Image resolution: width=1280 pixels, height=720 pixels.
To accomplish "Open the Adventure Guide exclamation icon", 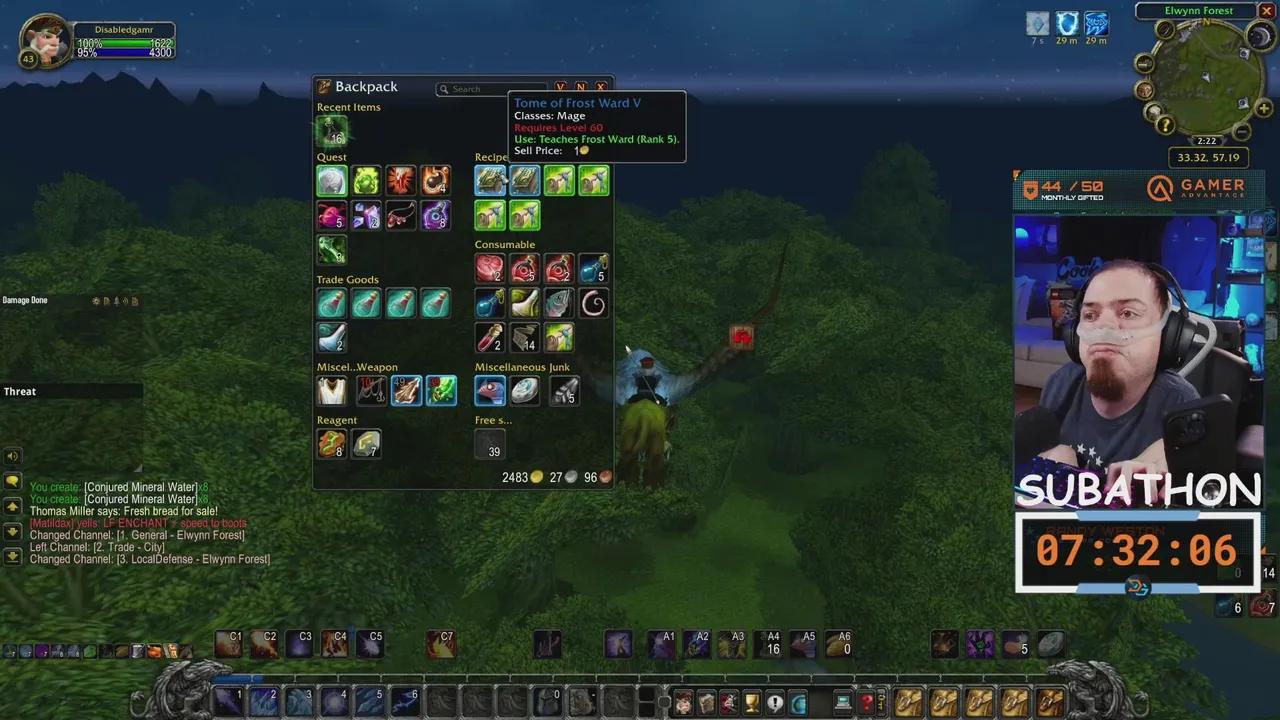I will pyautogui.click(x=775, y=703).
